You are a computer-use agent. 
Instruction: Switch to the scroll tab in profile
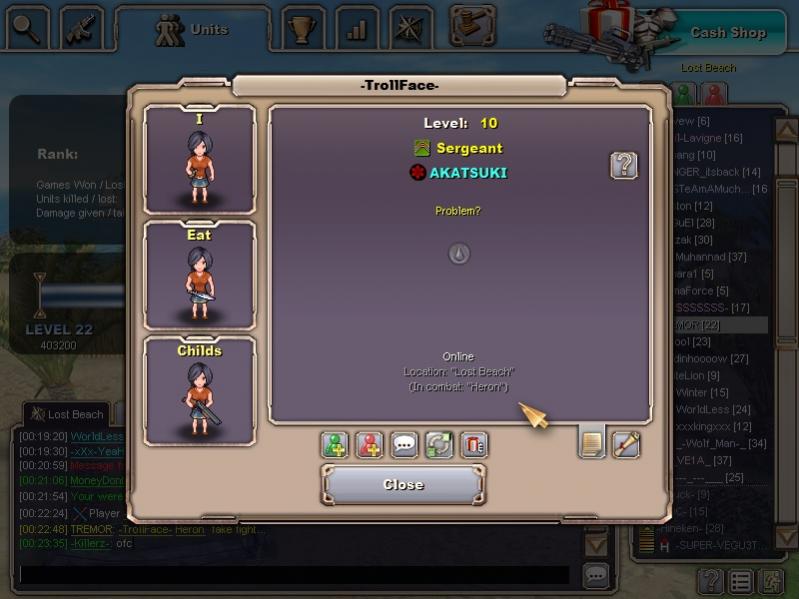tap(626, 443)
